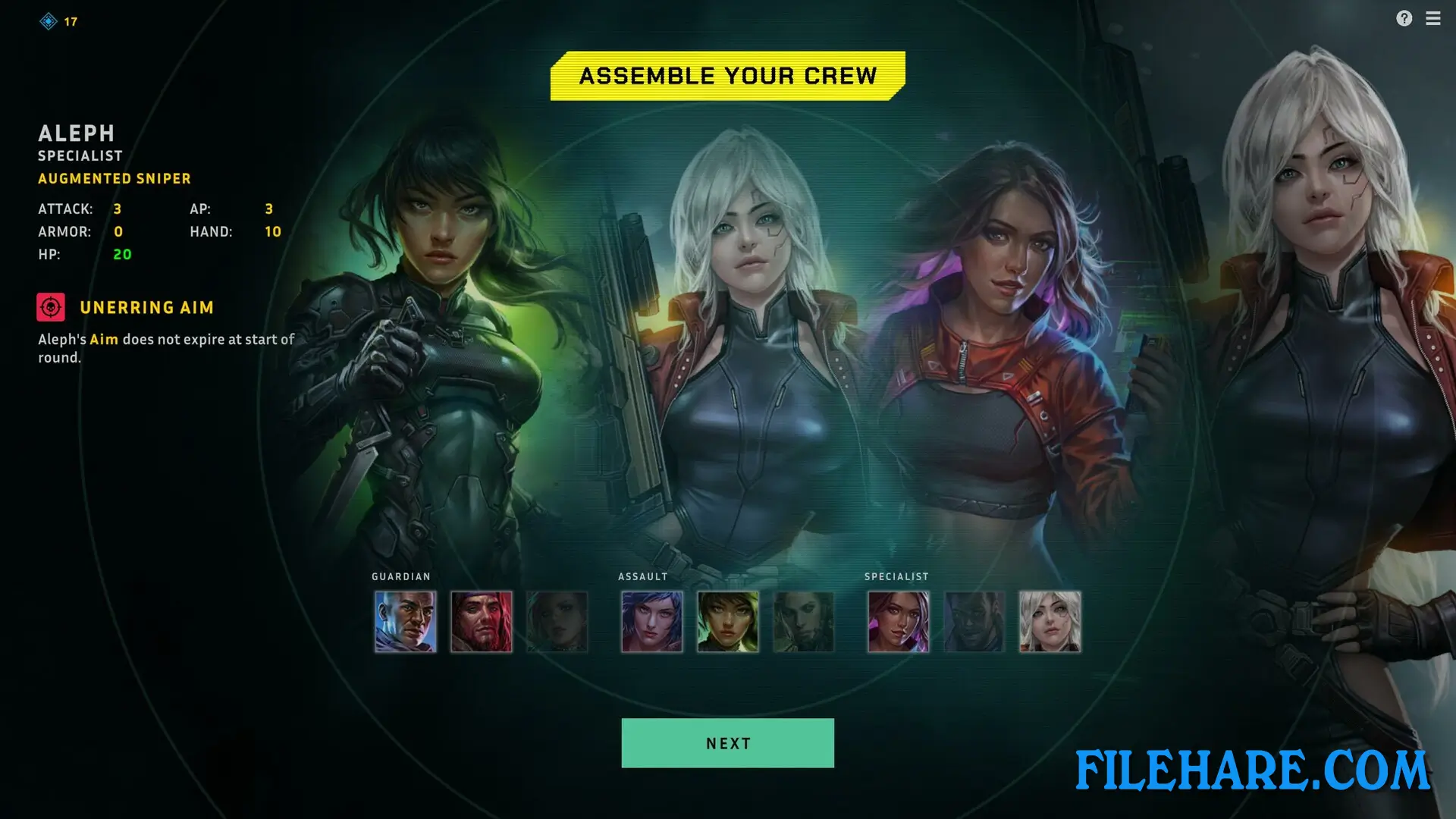The width and height of the screenshot is (1456, 819).
Task: Select the purple-haired Specialist portrait
Action: pos(899,622)
